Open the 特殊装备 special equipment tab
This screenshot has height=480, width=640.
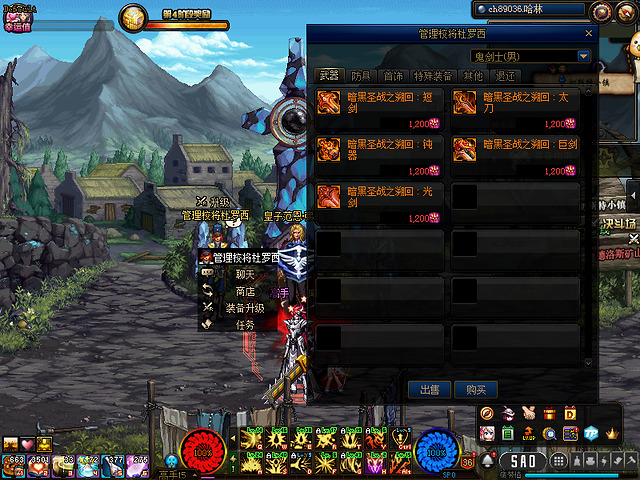(x=432, y=76)
